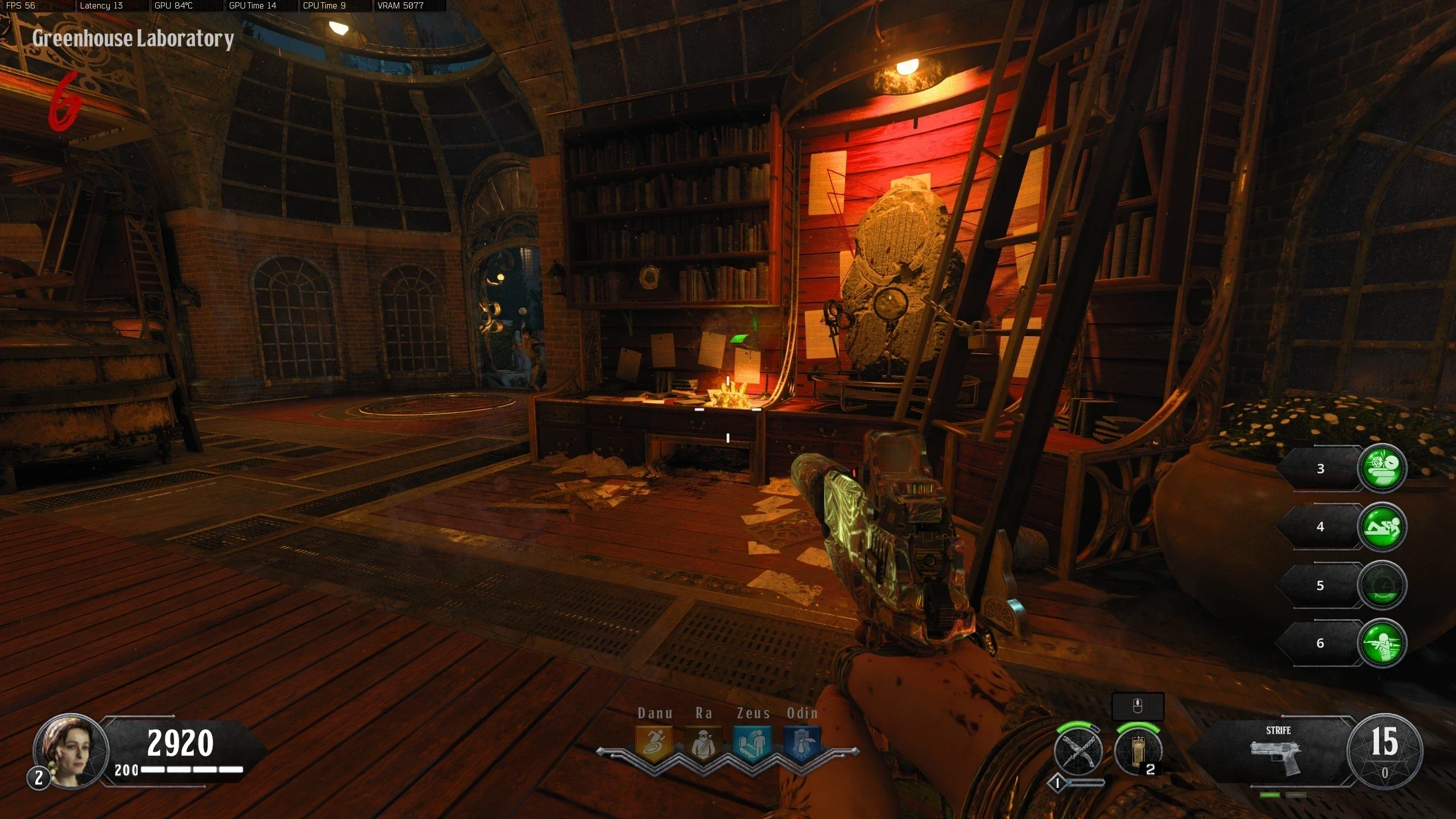Select the Danu perk icon
Image resolution: width=1456 pixels, height=819 pixels.
click(x=654, y=743)
